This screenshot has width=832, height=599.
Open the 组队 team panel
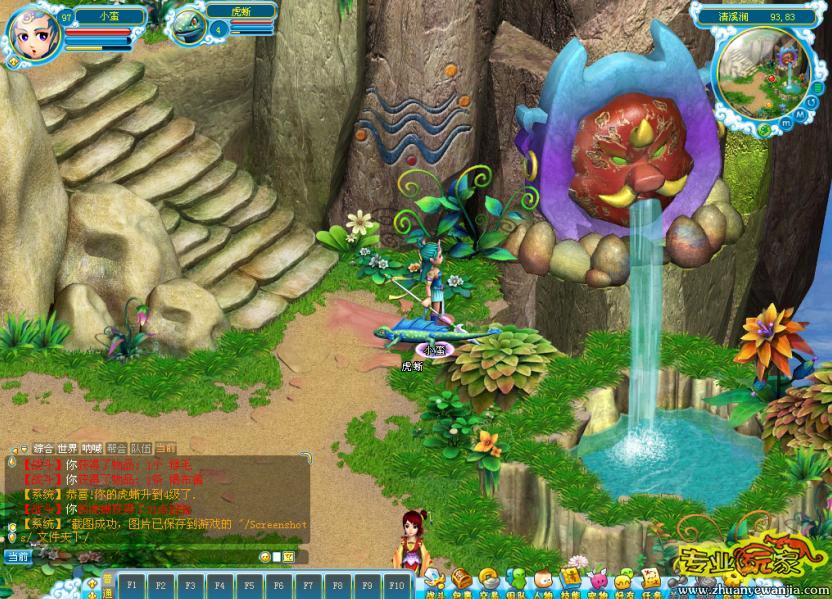click(516, 579)
